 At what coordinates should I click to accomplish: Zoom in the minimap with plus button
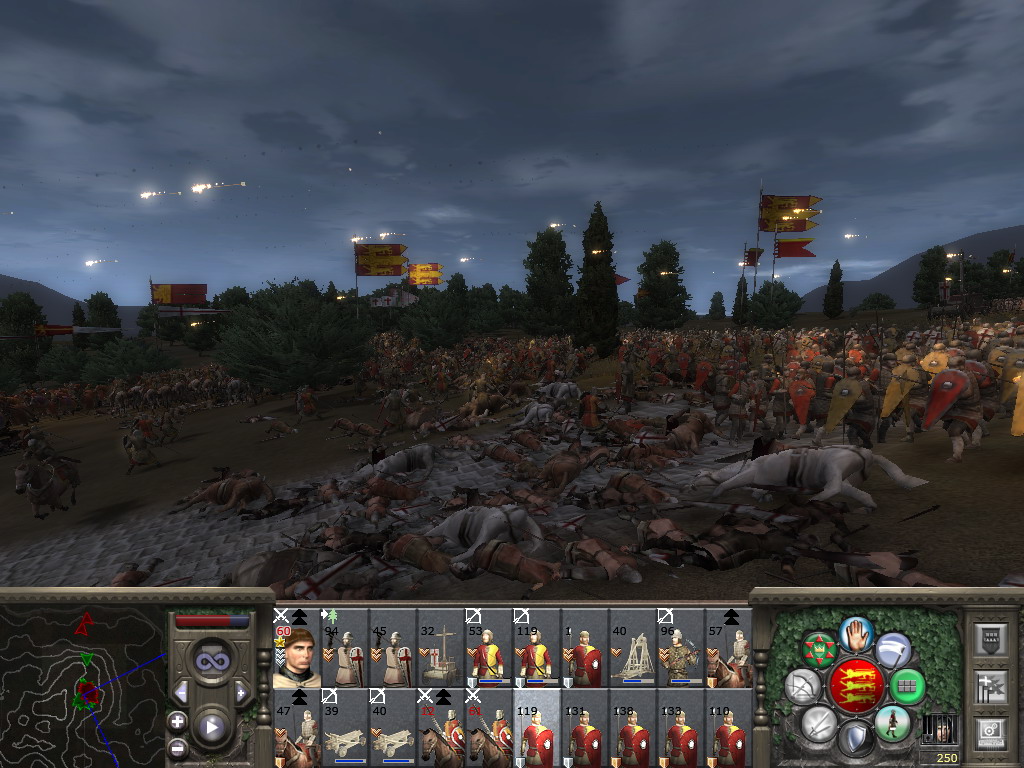click(x=178, y=721)
